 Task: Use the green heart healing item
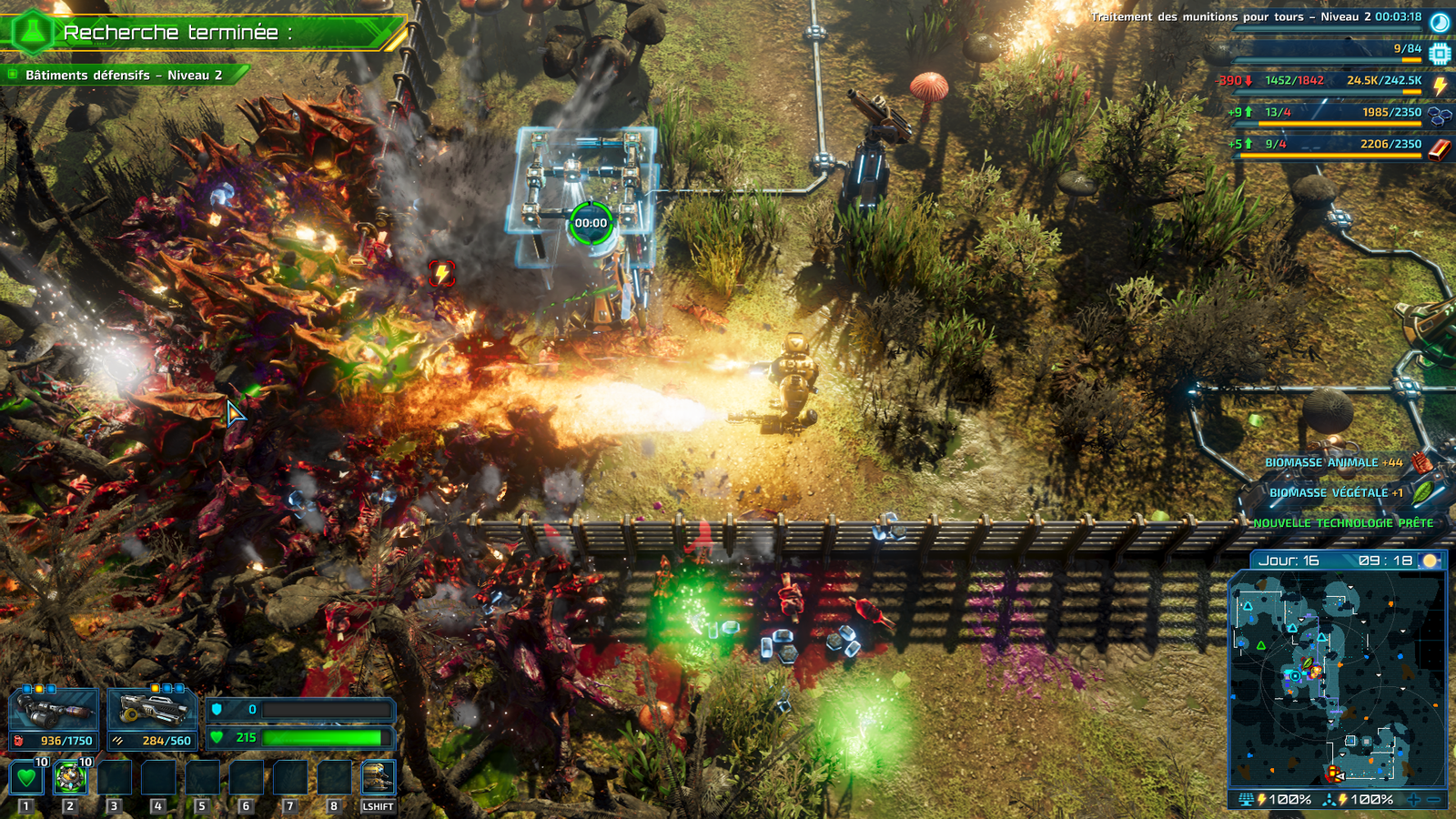[x=26, y=778]
